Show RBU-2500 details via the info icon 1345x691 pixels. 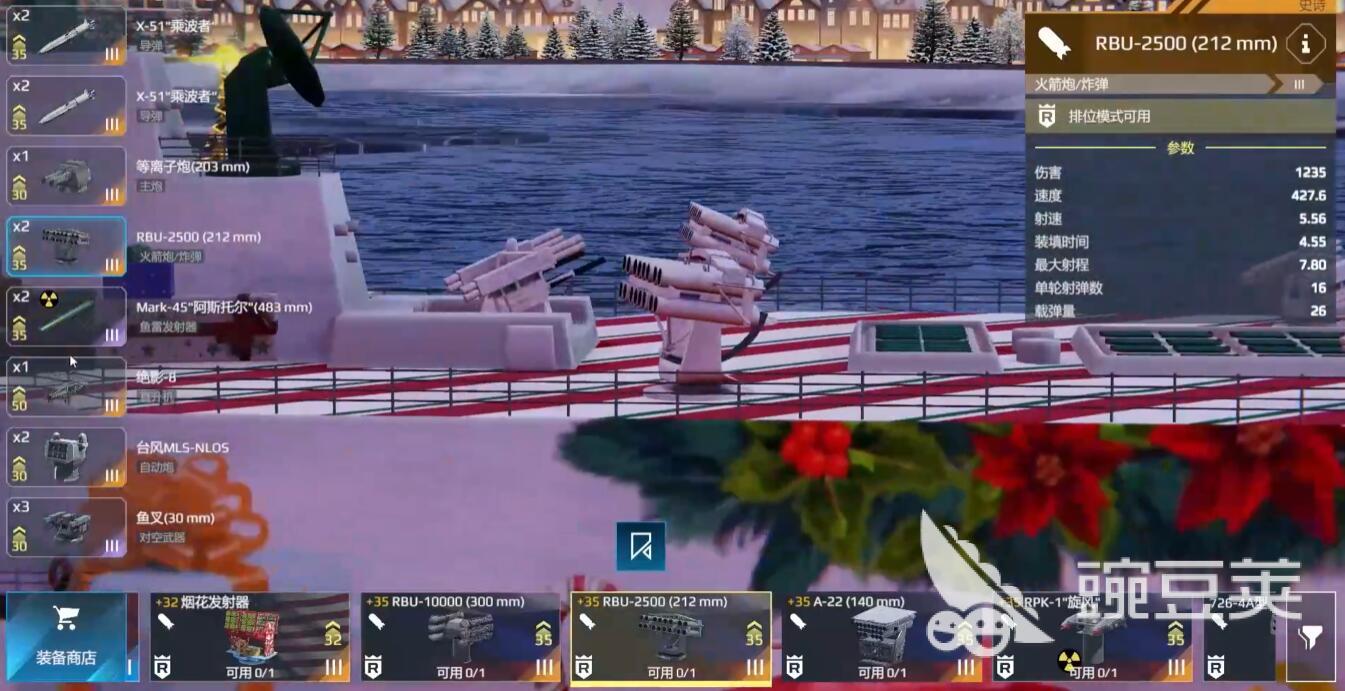pos(1305,43)
